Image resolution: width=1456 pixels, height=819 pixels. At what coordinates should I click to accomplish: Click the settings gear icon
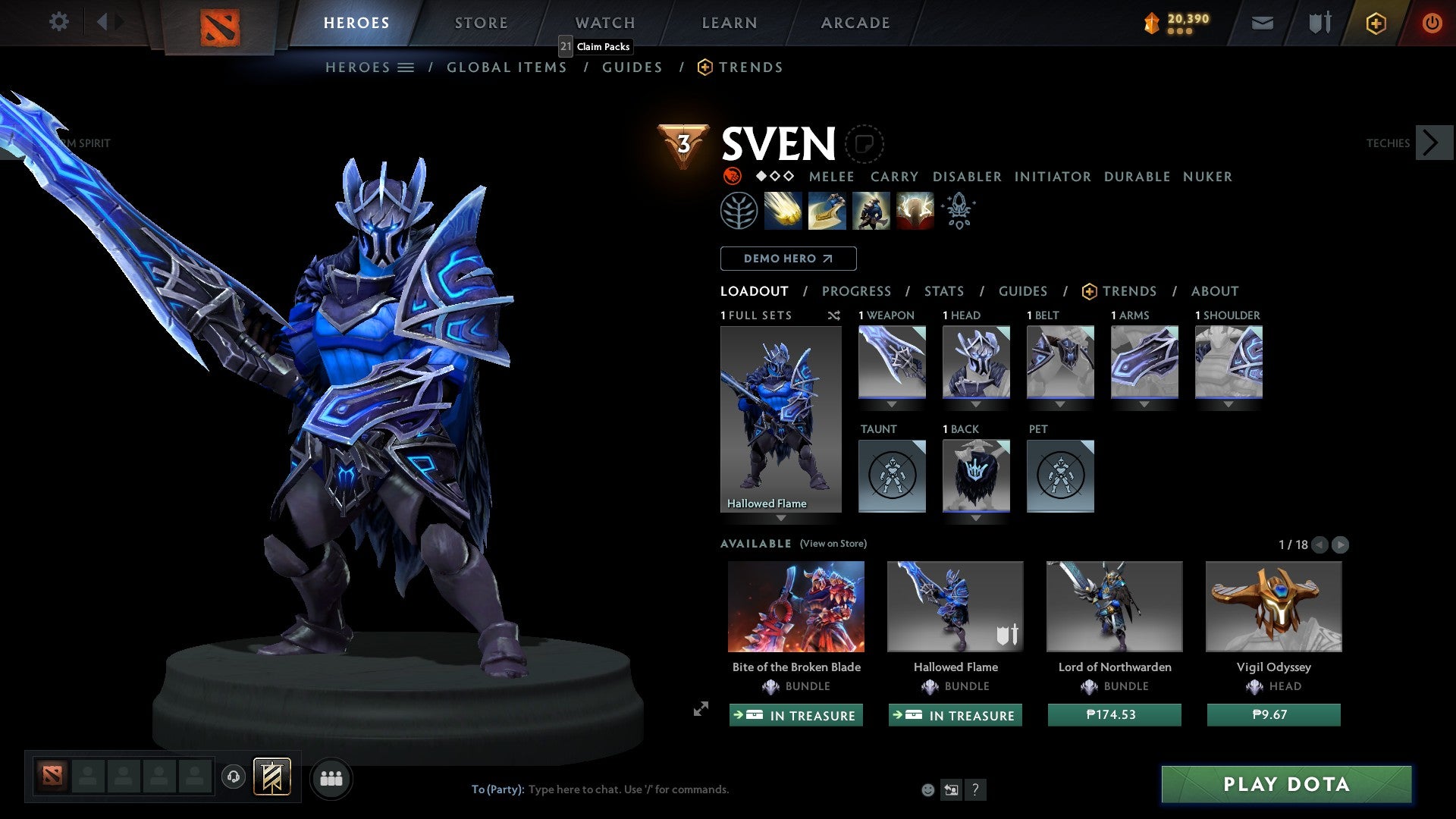pyautogui.click(x=59, y=22)
